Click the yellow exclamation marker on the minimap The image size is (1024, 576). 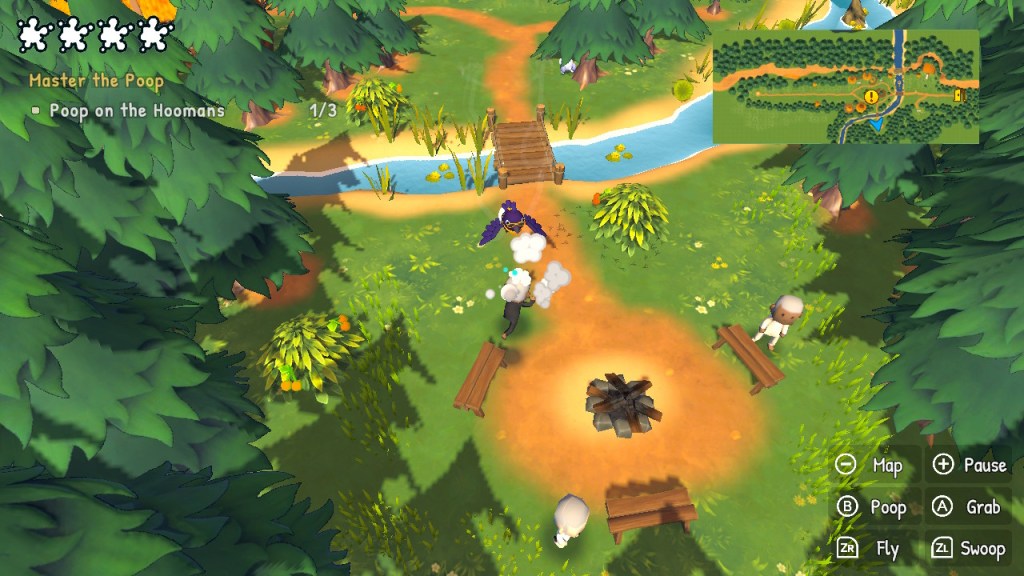(871, 97)
